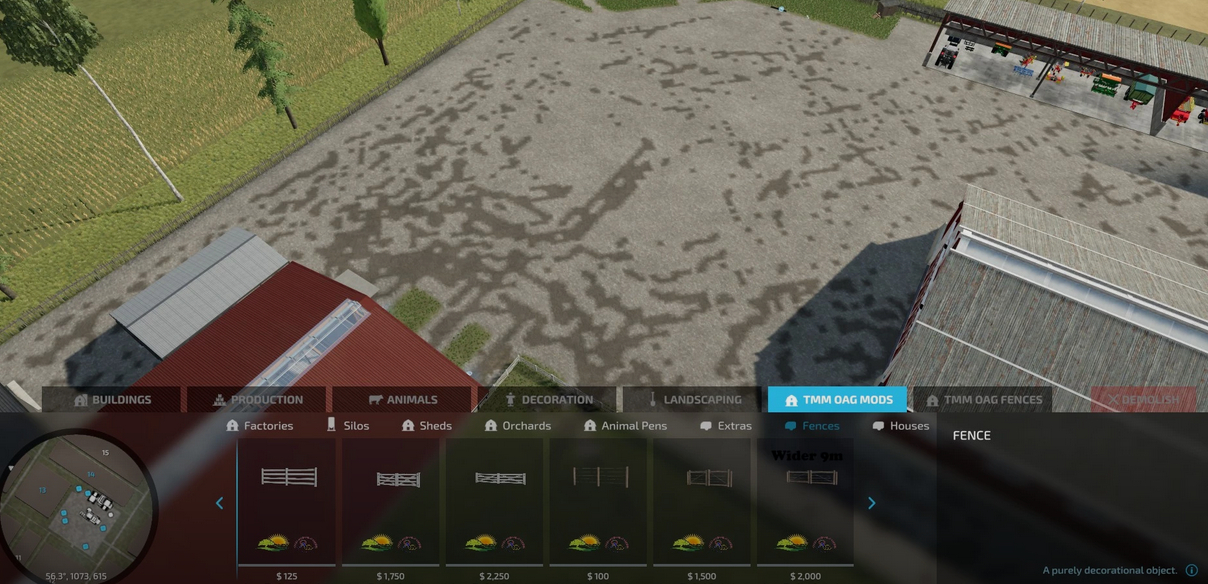Activate the Demolish button

1144,400
